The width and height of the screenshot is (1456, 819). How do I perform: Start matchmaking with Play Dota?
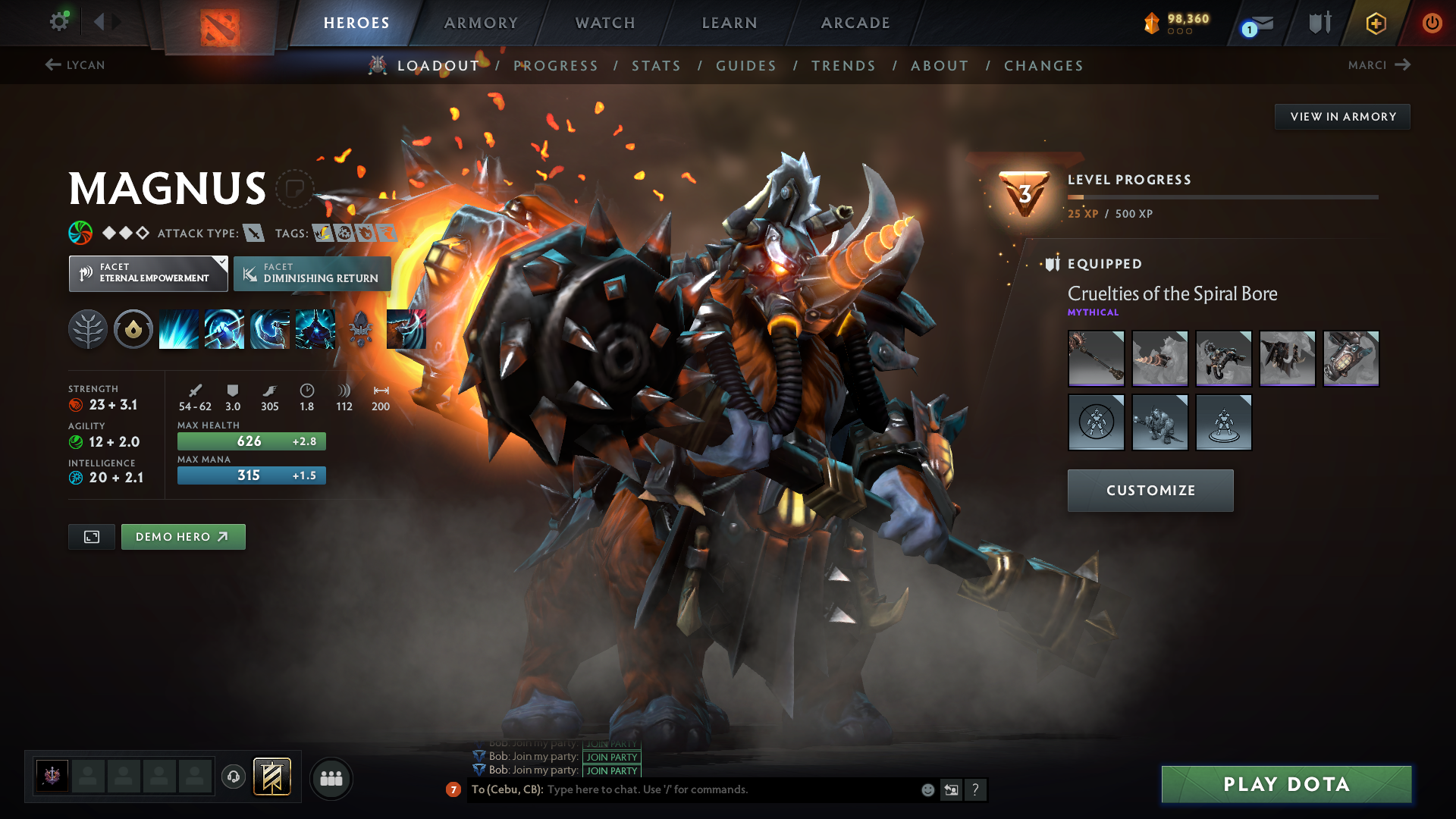[x=1286, y=784]
